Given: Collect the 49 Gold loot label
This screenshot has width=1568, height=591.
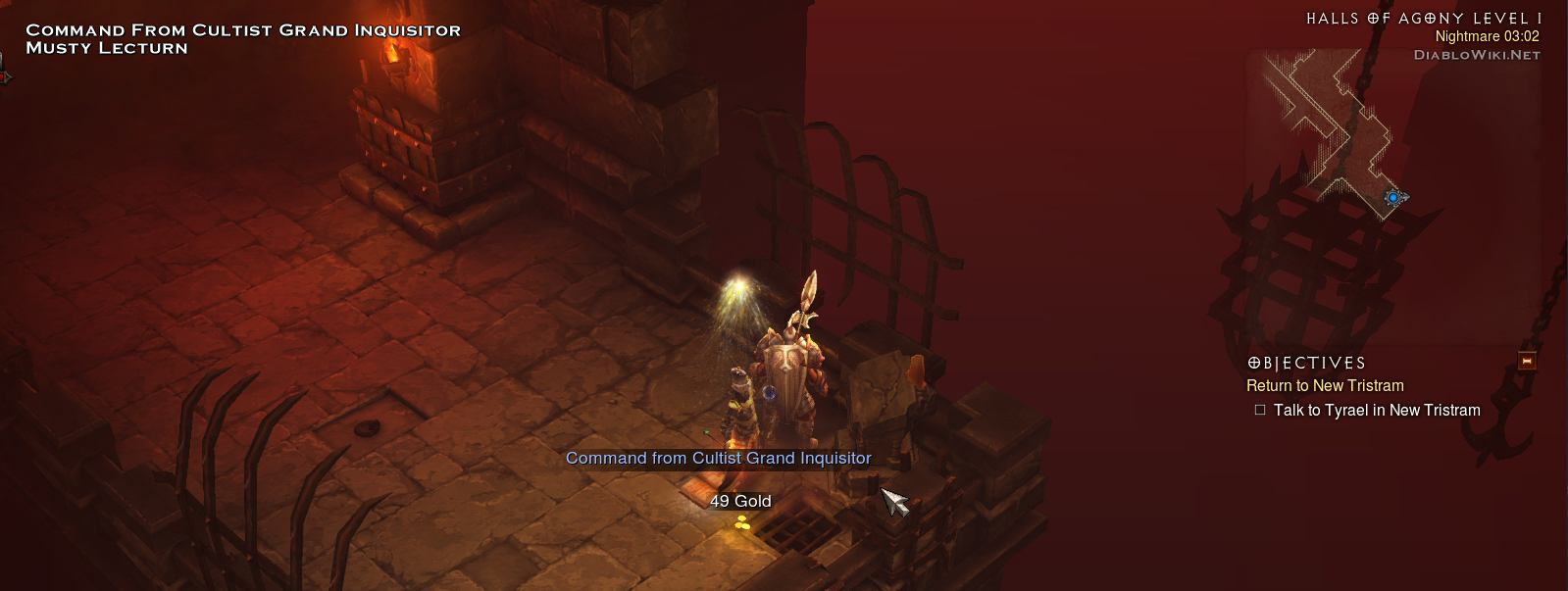Looking at the screenshot, I should (740, 501).
